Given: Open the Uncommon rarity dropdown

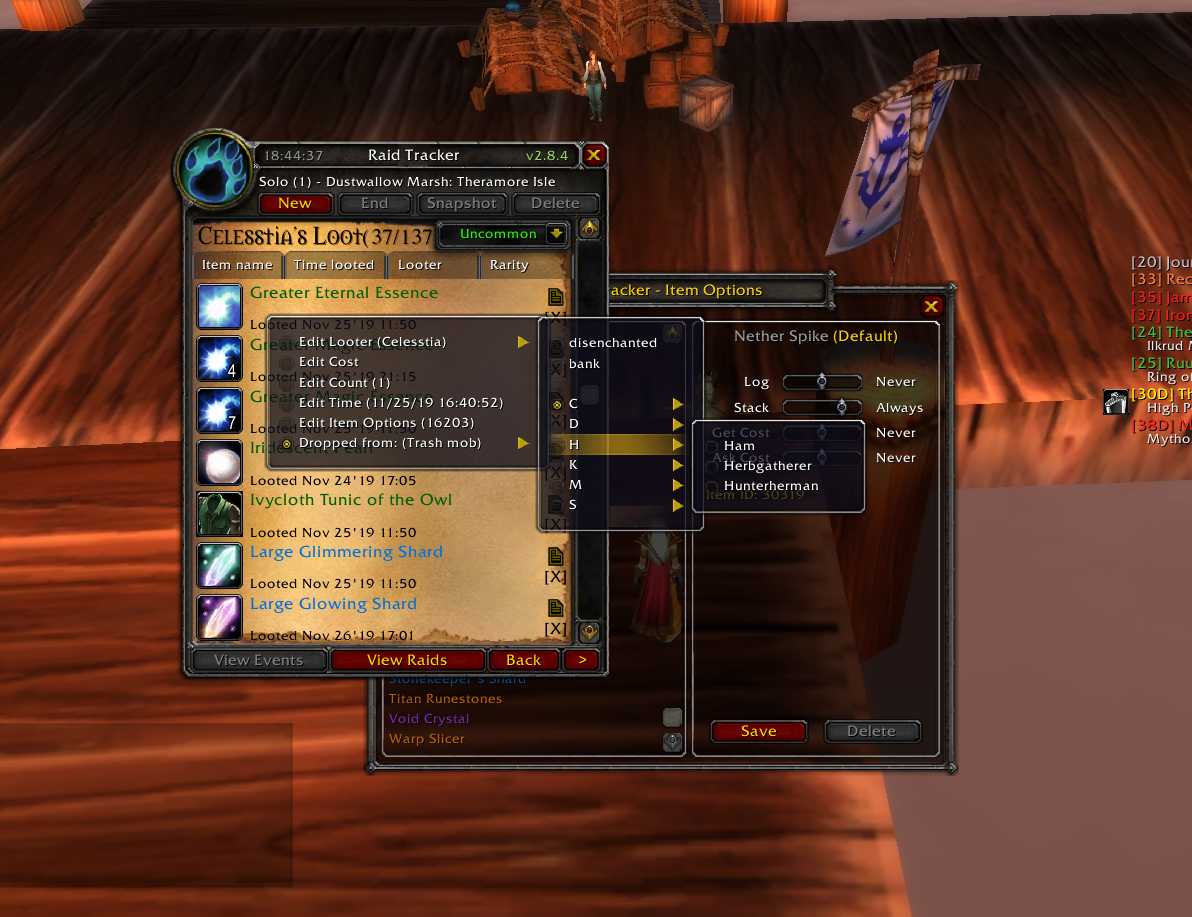Looking at the screenshot, I should [557, 234].
